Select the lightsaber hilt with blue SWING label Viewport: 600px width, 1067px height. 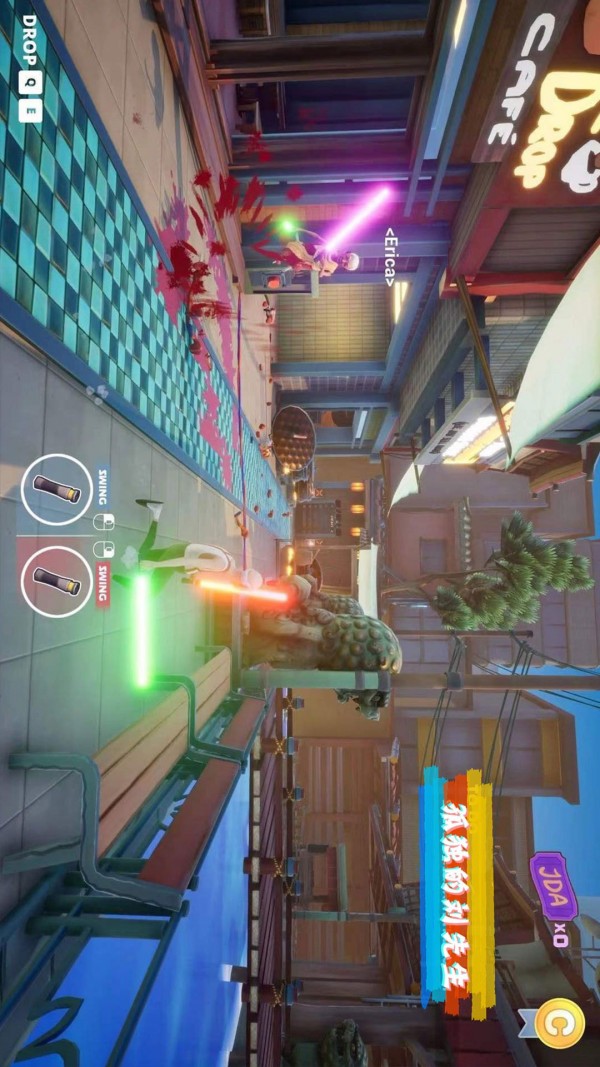click(x=56, y=489)
